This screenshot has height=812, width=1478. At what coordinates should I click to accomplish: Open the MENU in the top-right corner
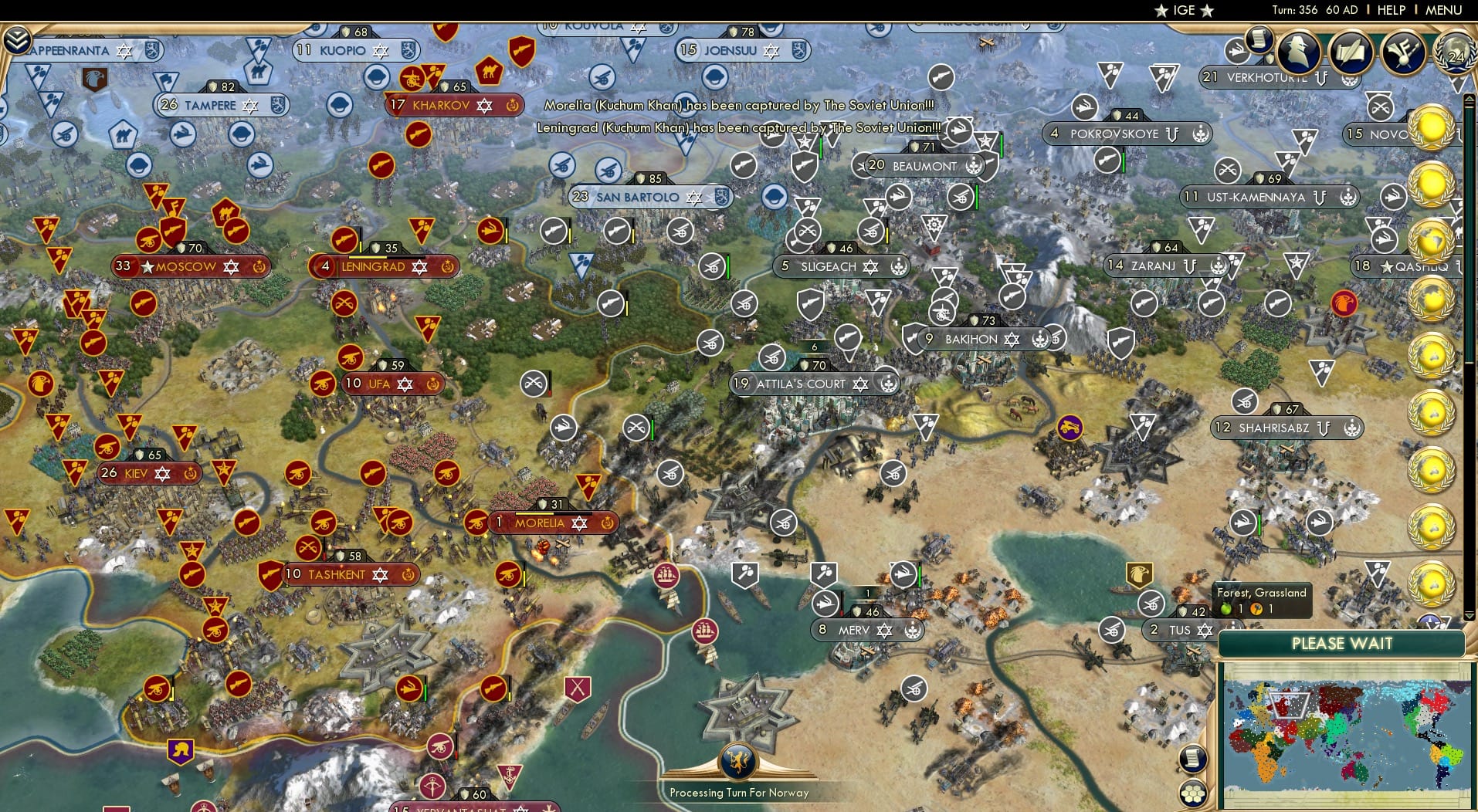click(x=1442, y=11)
